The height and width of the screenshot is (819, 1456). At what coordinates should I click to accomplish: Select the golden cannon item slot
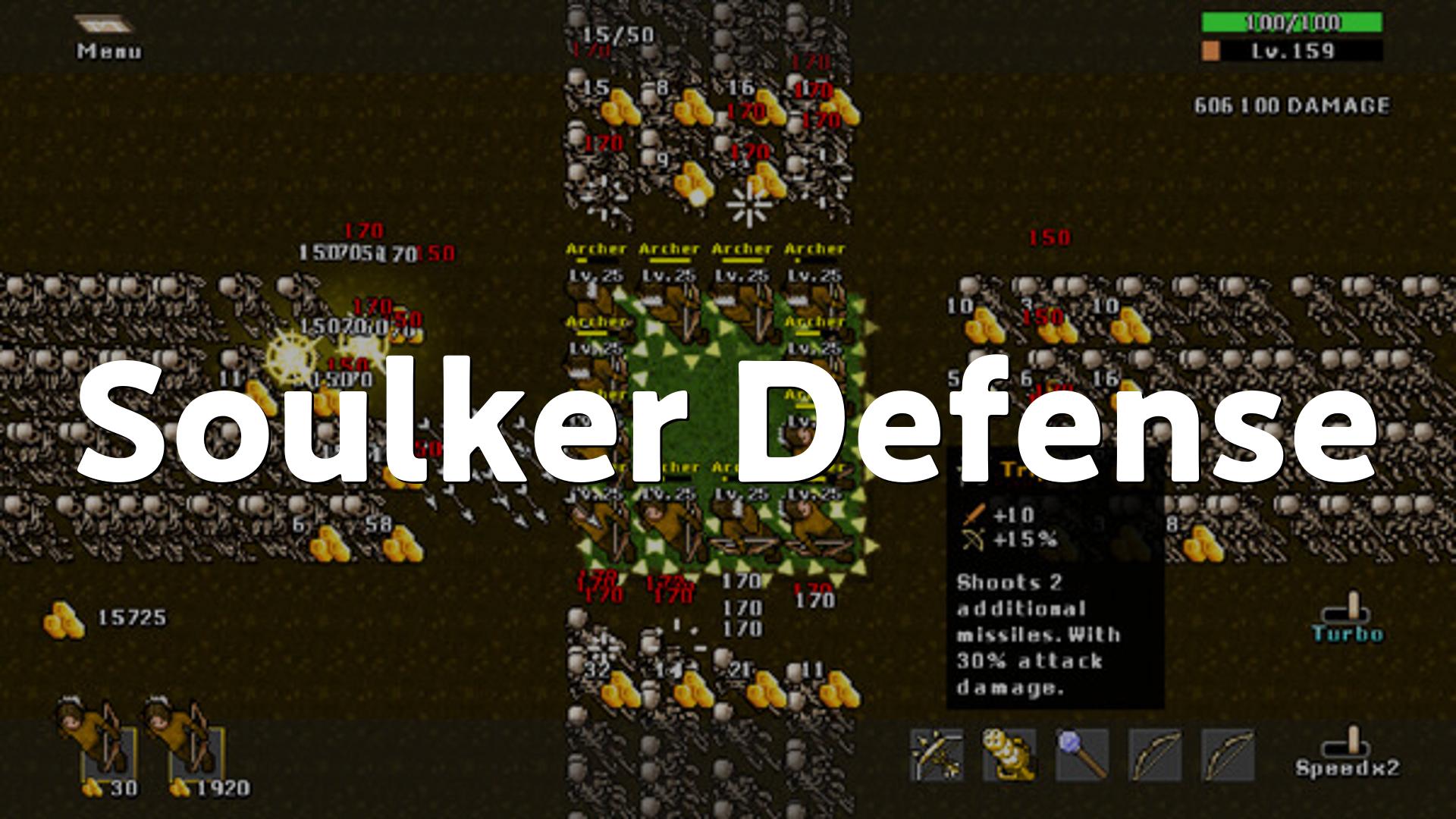[x=1009, y=754]
